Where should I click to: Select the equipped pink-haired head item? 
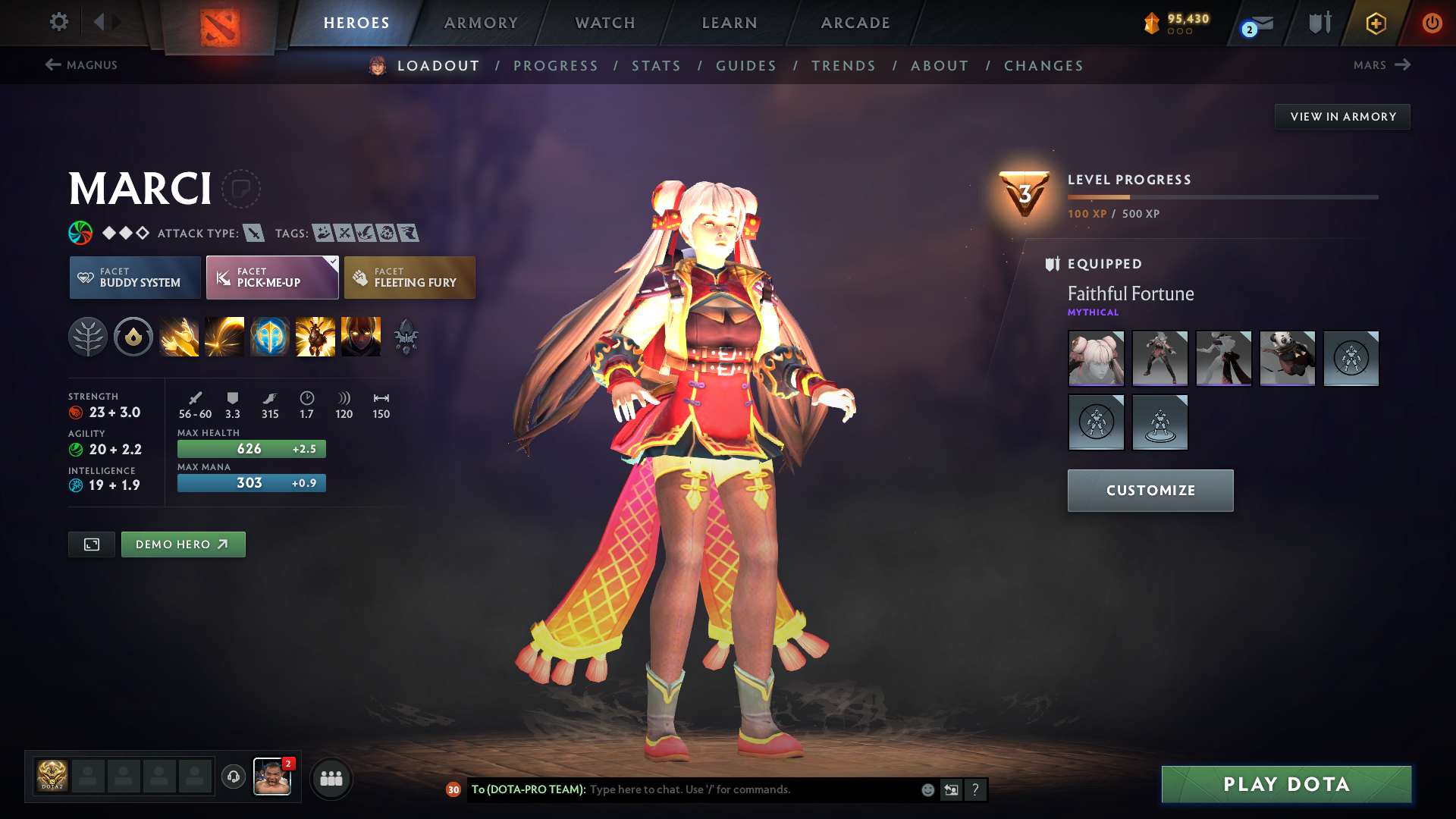tap(1096, 359)
